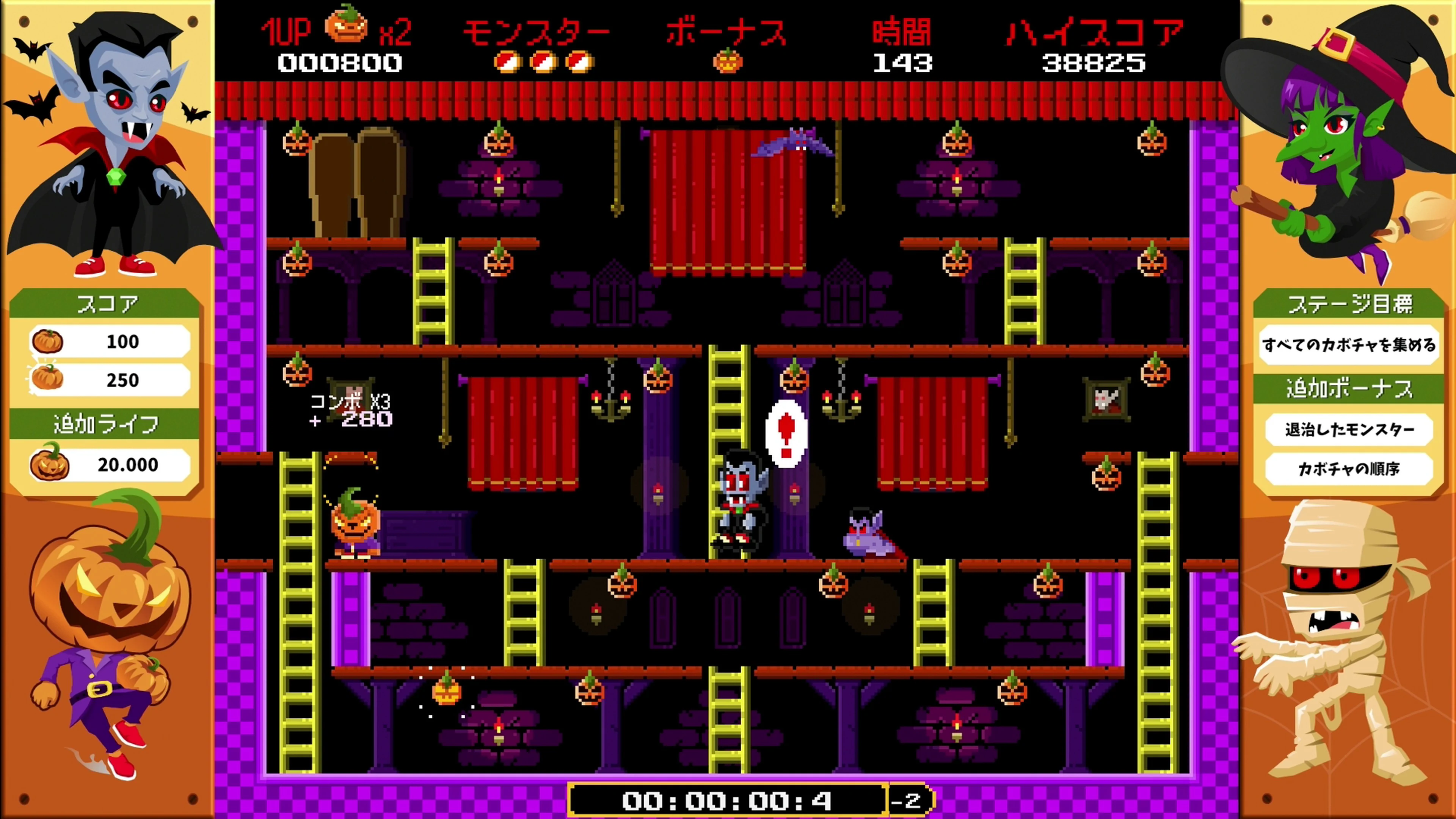The height and width of the screenshot is (819, 1456).
Task: Select the 250-point glowing pumpkin icon
Action: point(48,380)
